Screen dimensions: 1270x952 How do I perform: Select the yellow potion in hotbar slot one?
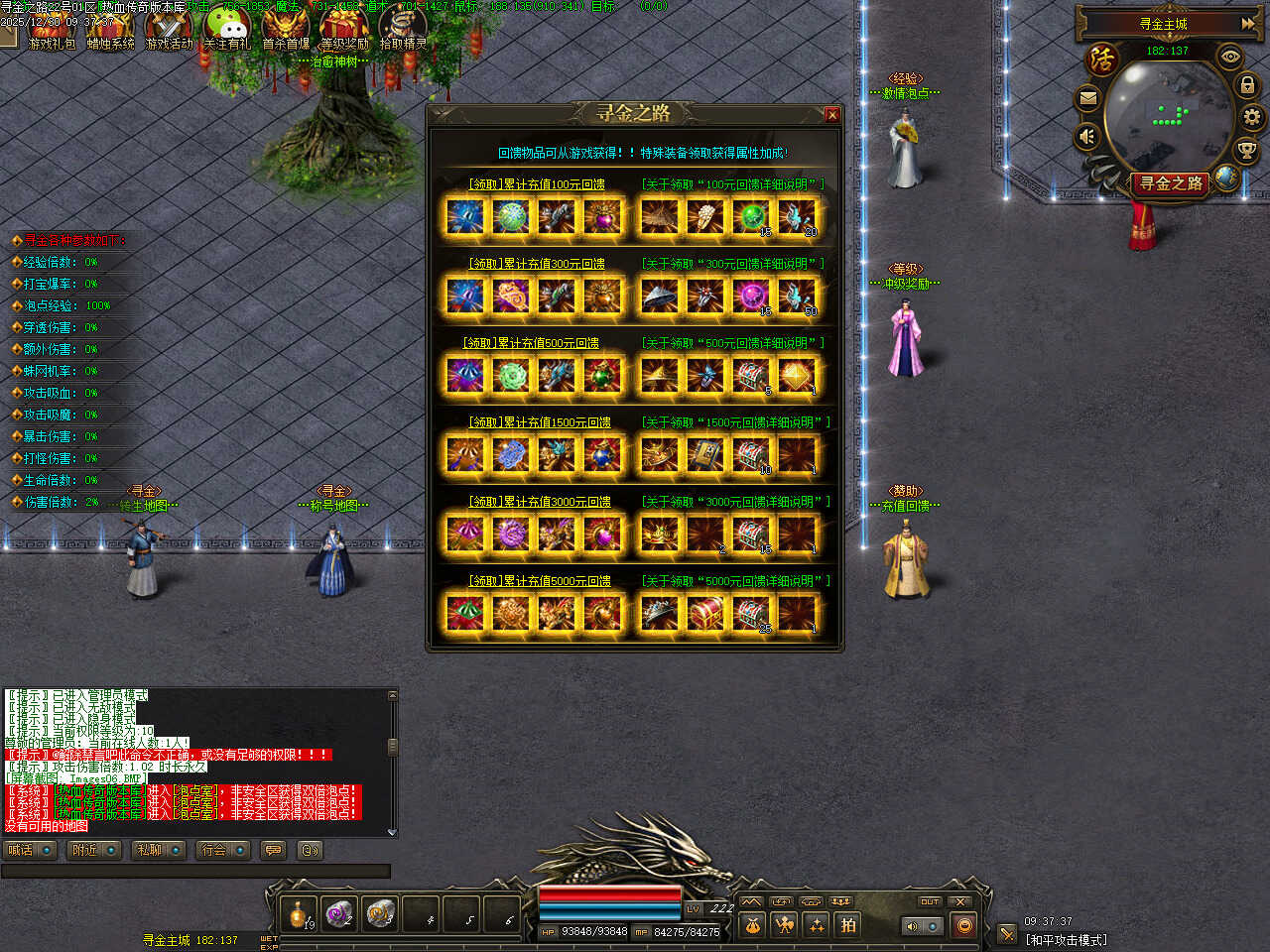click(x=298, y=913)
